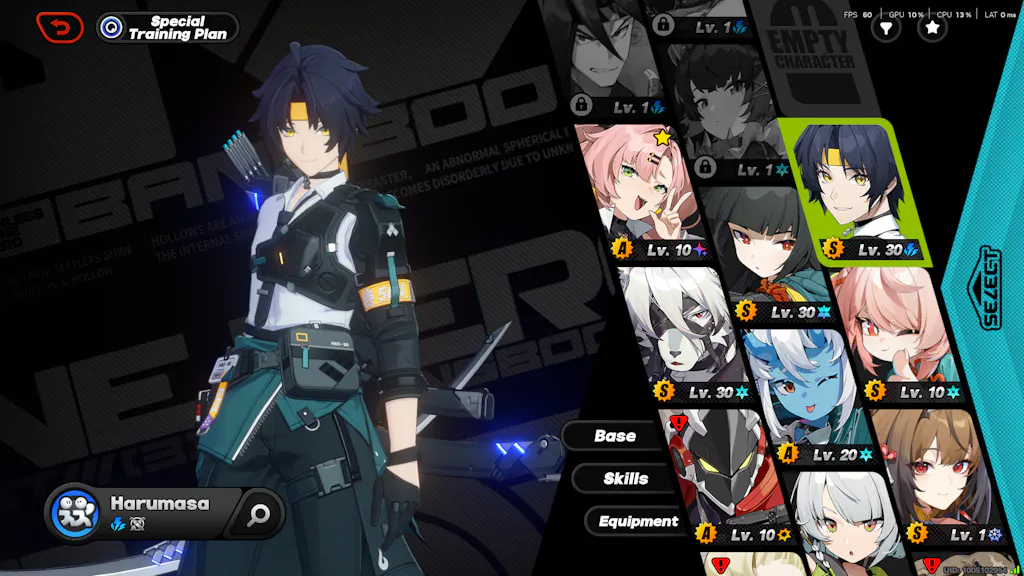Show the Equipment tab
The width and height of the screenshot is (1024, 576).
tap(637, 521)
